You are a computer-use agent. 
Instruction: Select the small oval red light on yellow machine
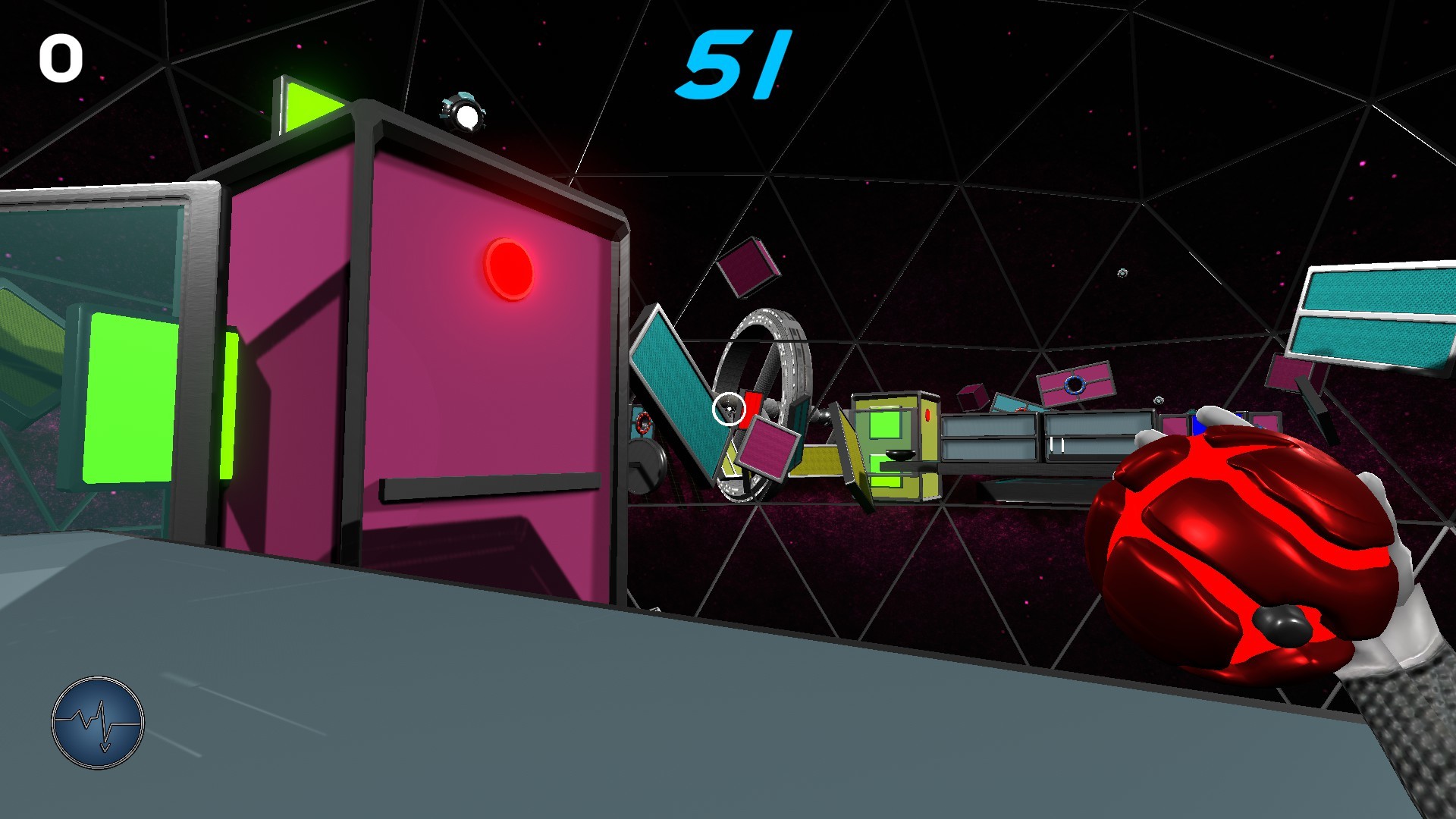tap(928, 414)
